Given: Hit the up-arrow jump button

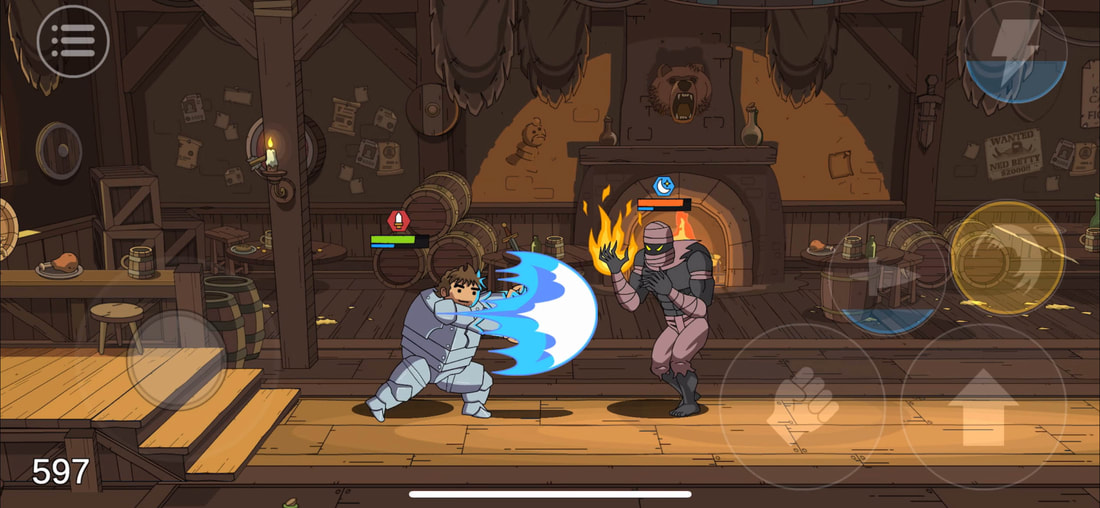Looking at the screenshot, I should 983,405.
